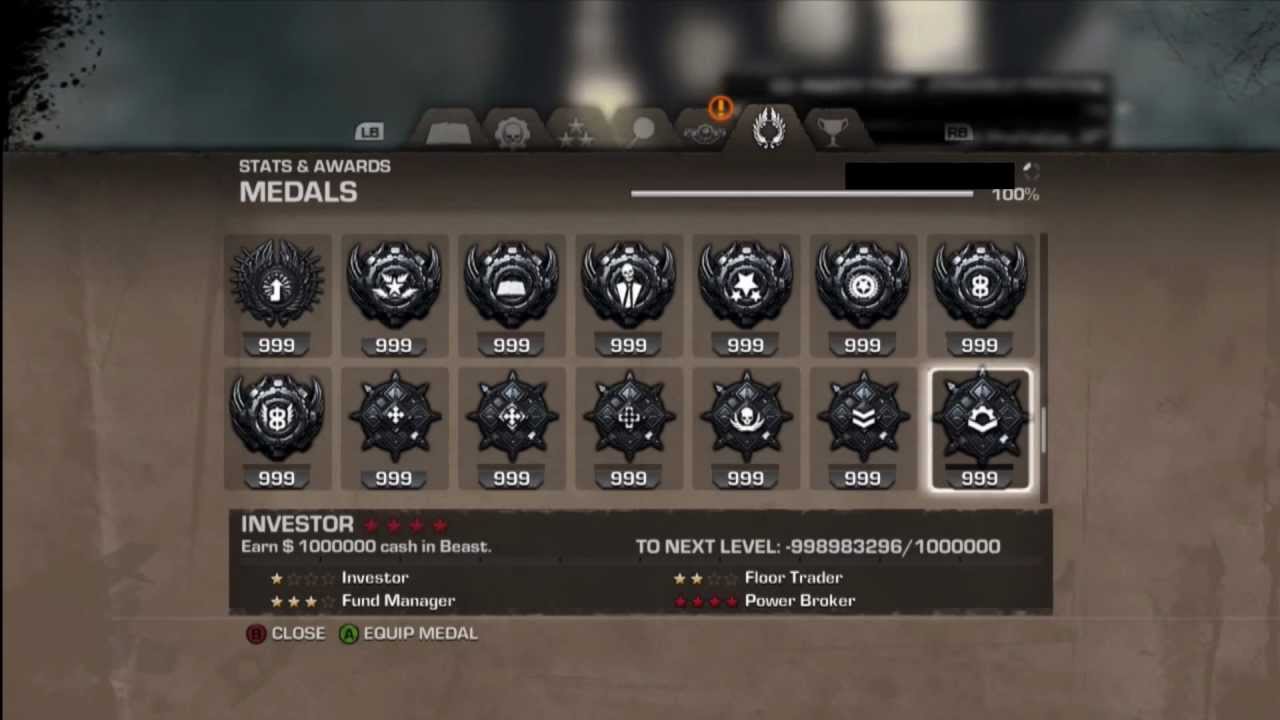Switch to the three stars tab
Image resolution: width=1280 pixels, height=720 pixels.
[576, 131]
